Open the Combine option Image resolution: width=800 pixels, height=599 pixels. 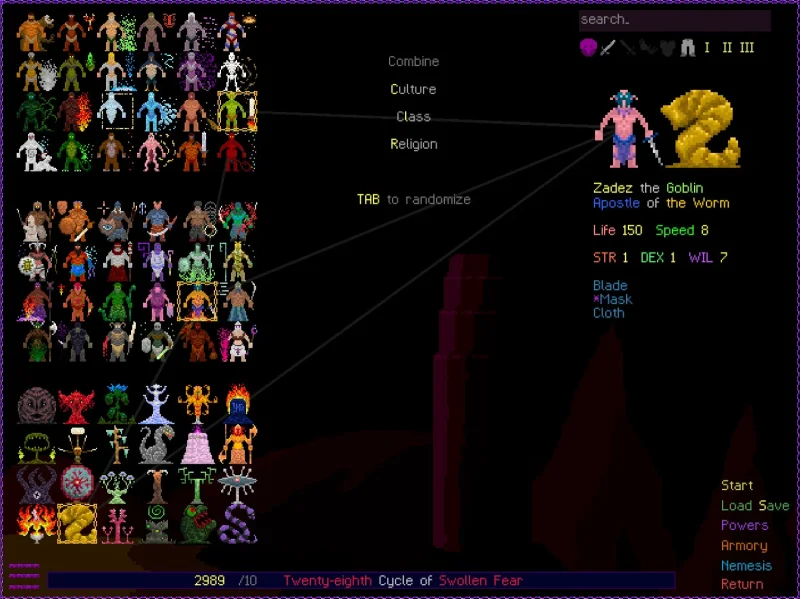[x=413, y=62]
